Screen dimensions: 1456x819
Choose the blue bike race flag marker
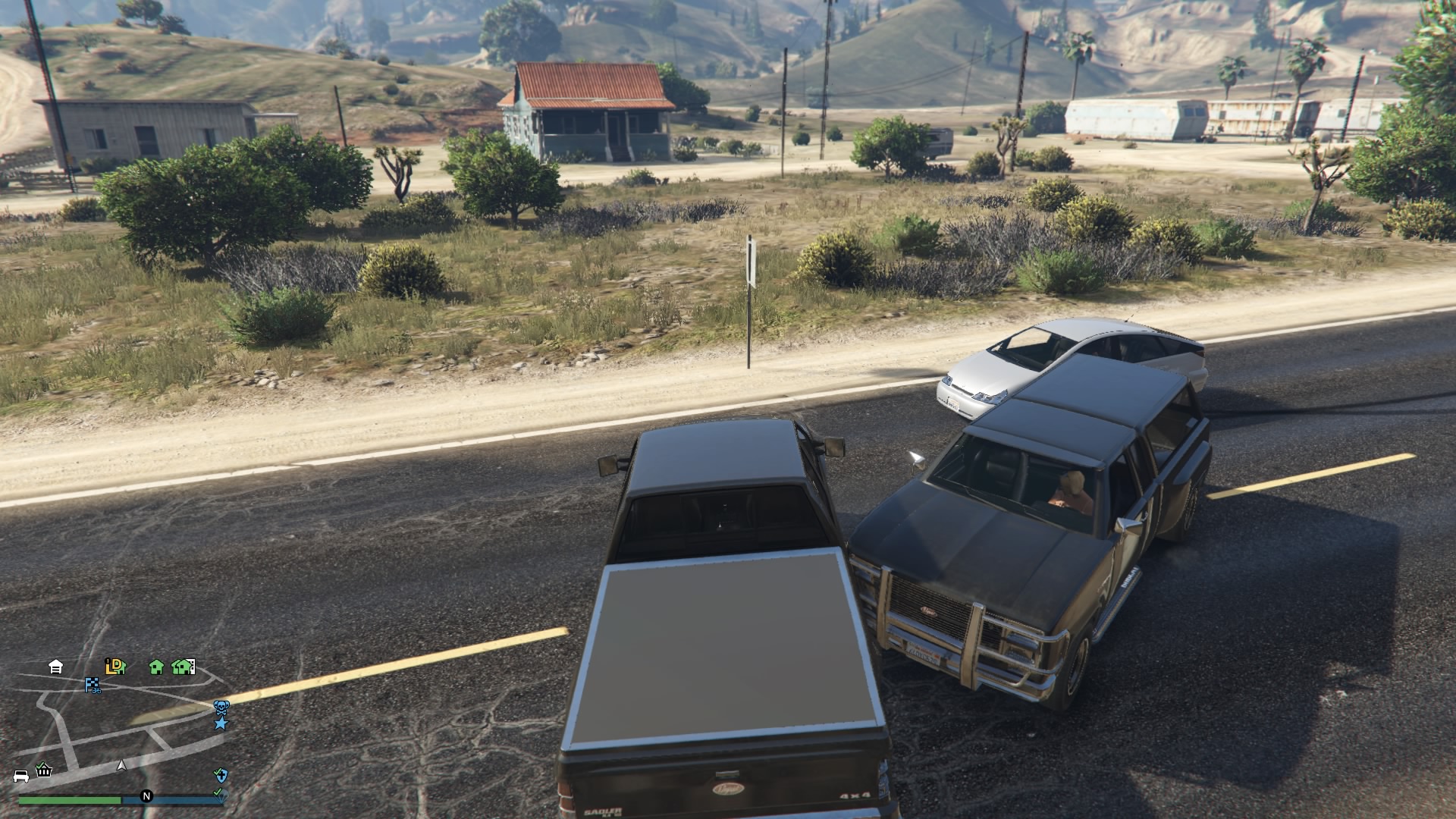[93, 686]
